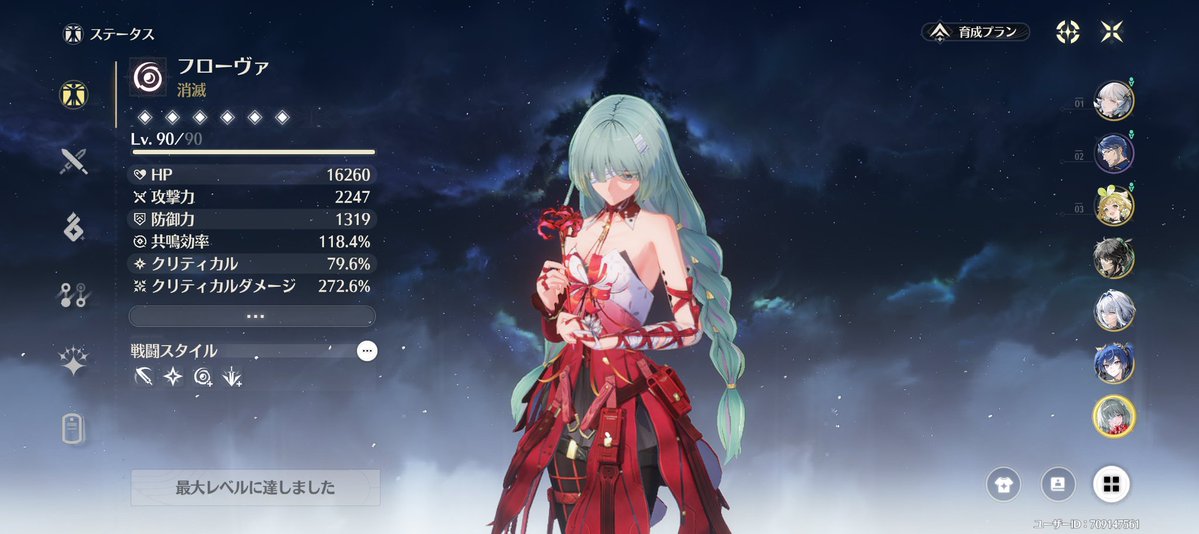Image resolution: width=1199 pixels, height=534 pixels.
Task: Choose the white-haired character in team slot 01
Action: coord(1113,100)
